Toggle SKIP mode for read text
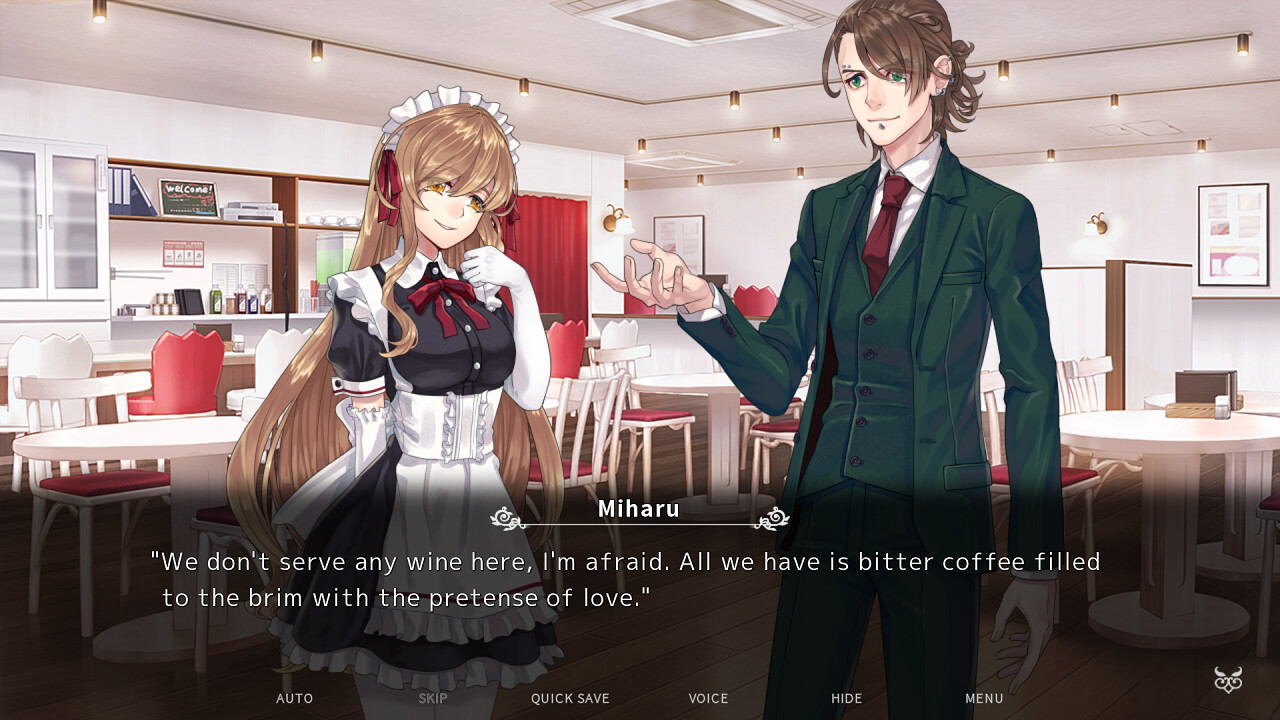Viewport: 1280px width, 720px height. (432, 698)
